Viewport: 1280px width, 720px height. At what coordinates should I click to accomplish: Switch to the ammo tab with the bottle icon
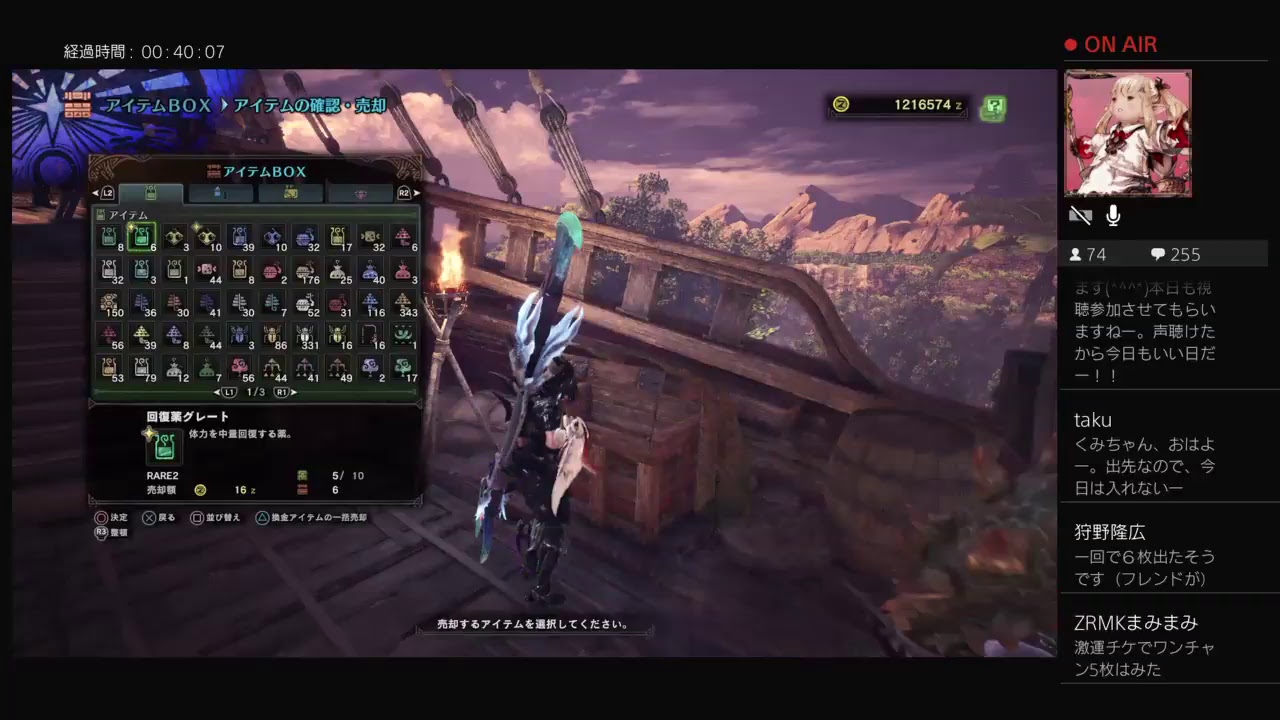click(x=218, y=194)
